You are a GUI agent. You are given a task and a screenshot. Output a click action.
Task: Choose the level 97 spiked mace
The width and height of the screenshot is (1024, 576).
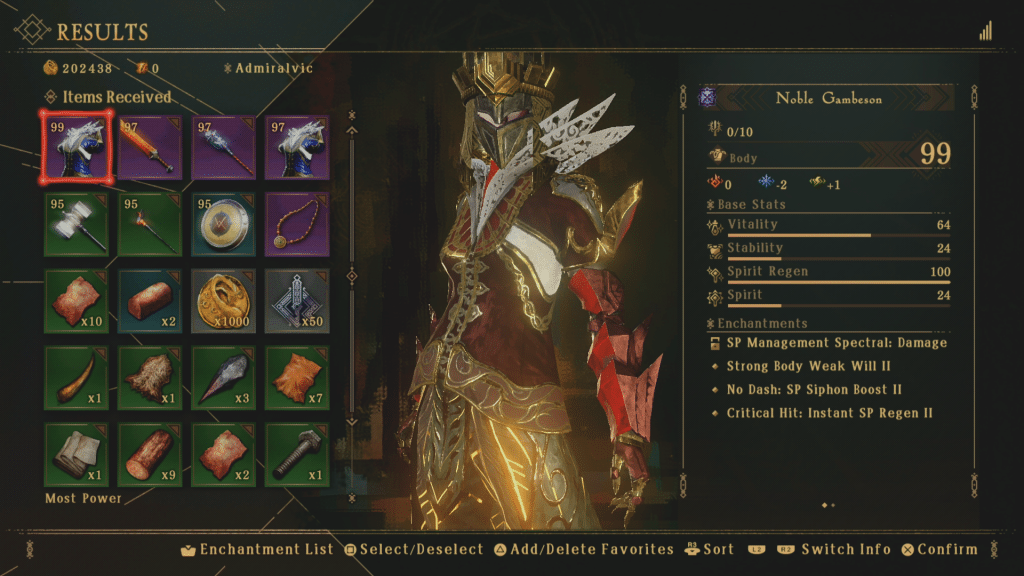[223, 147]
